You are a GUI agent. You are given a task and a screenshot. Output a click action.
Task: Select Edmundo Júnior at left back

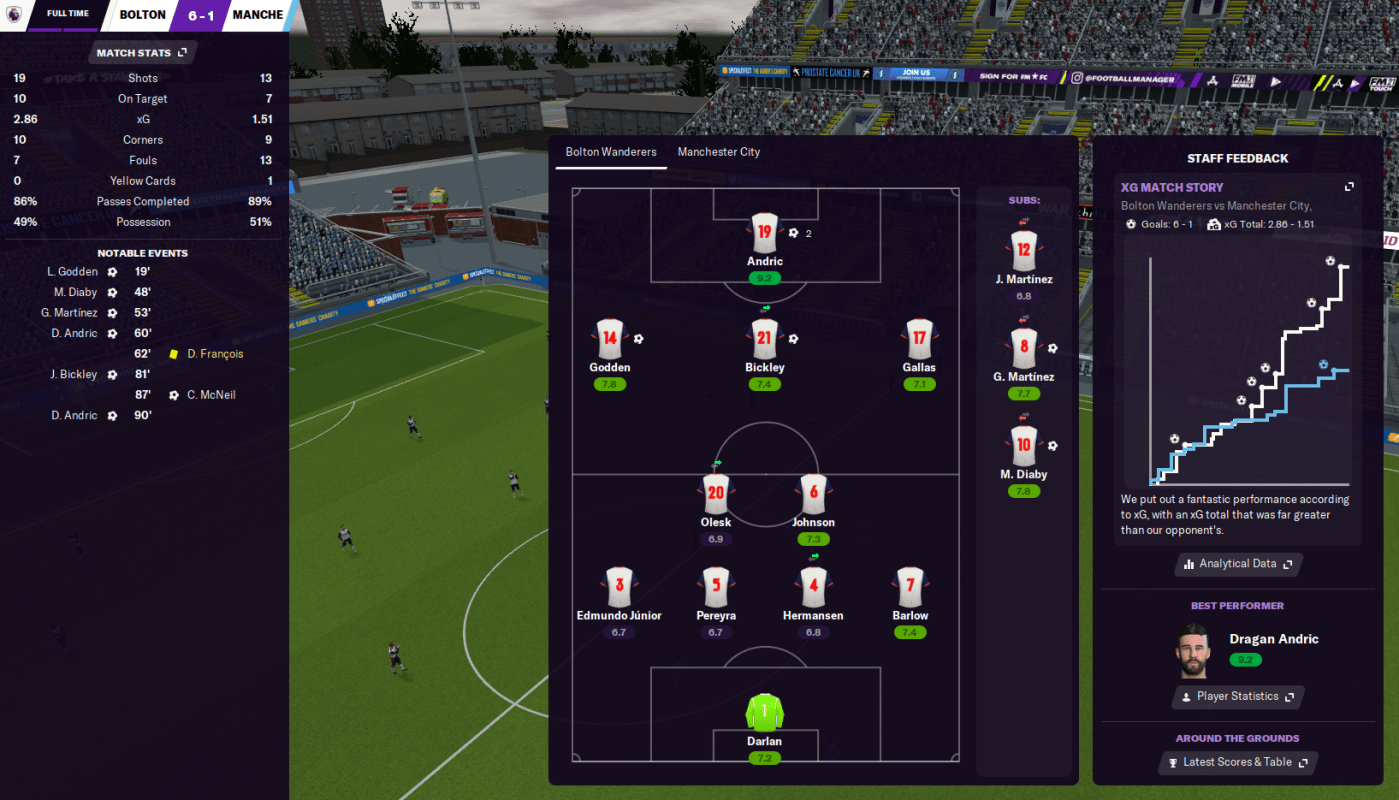tap(619, 587)
